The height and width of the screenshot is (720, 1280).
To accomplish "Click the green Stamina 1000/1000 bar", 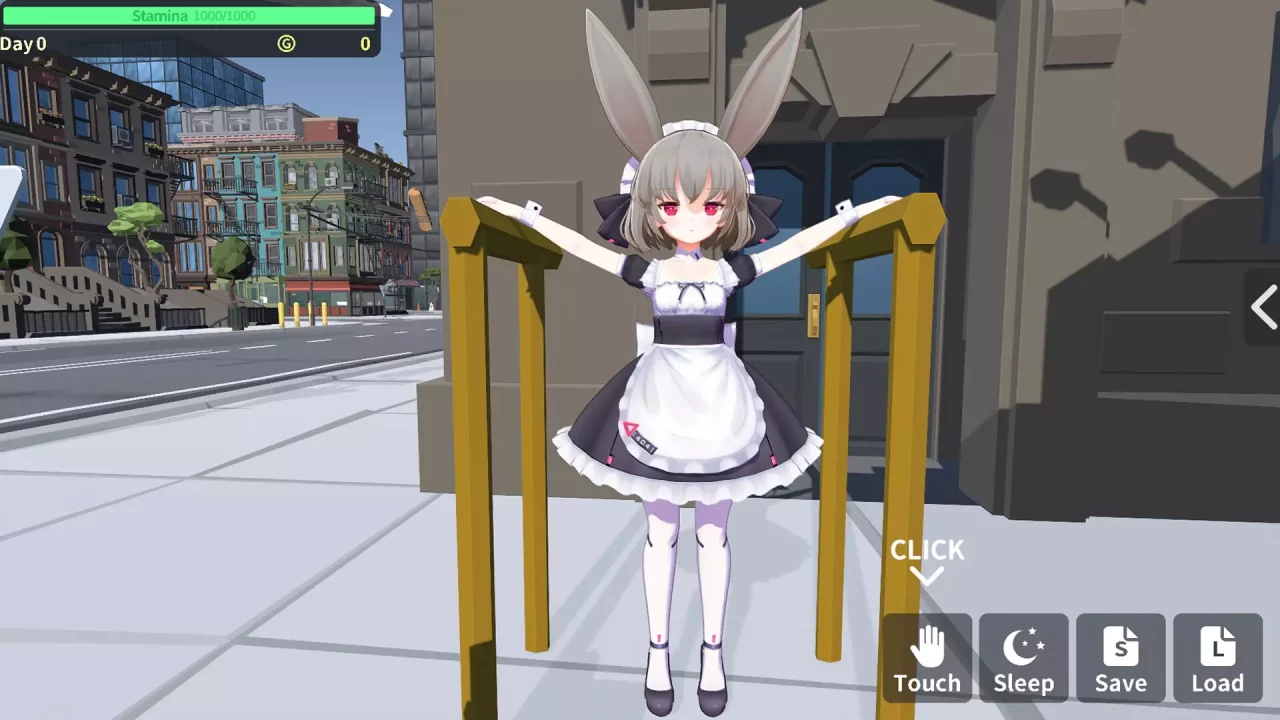I will [190, 15].
